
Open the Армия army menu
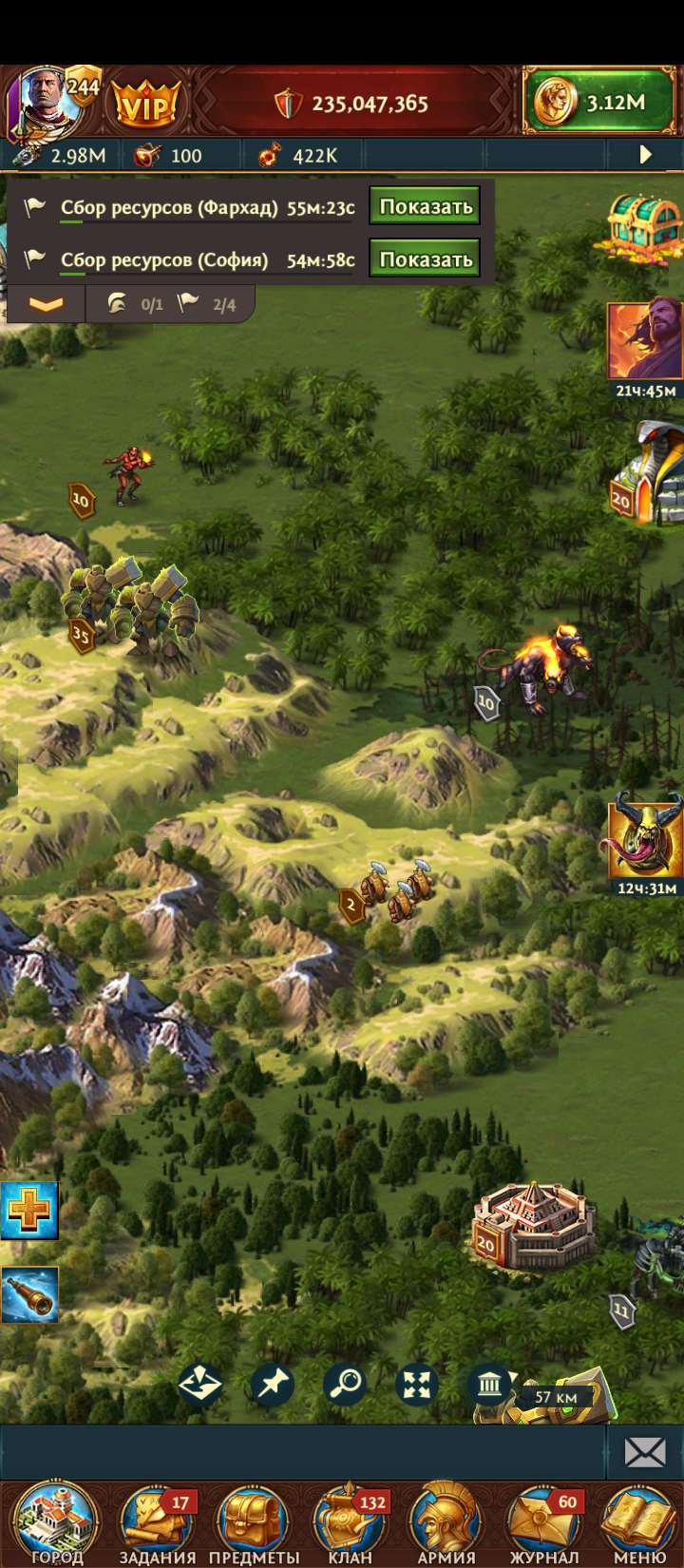pos(446,1520)
